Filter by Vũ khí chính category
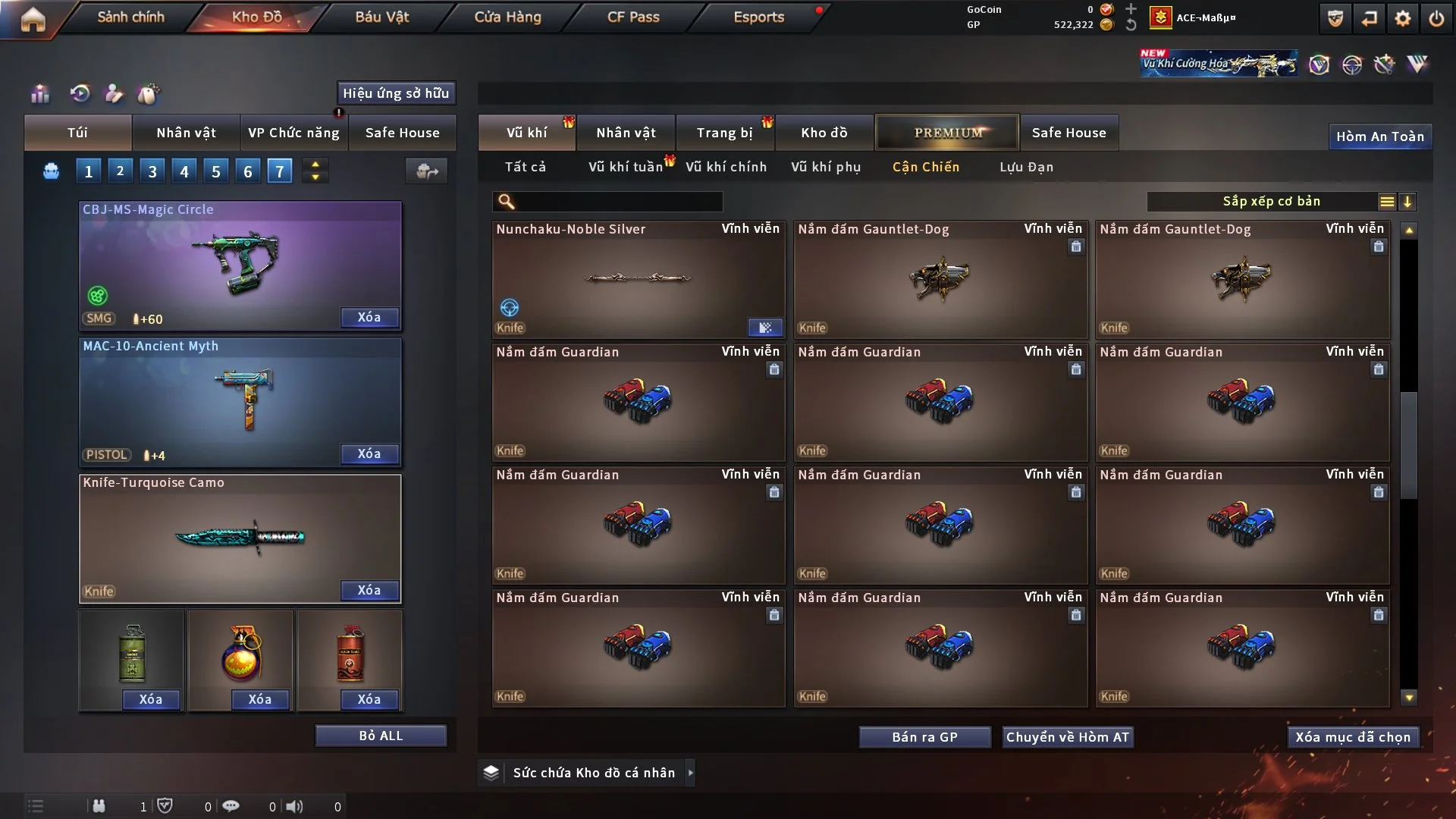 pos(726,167)
